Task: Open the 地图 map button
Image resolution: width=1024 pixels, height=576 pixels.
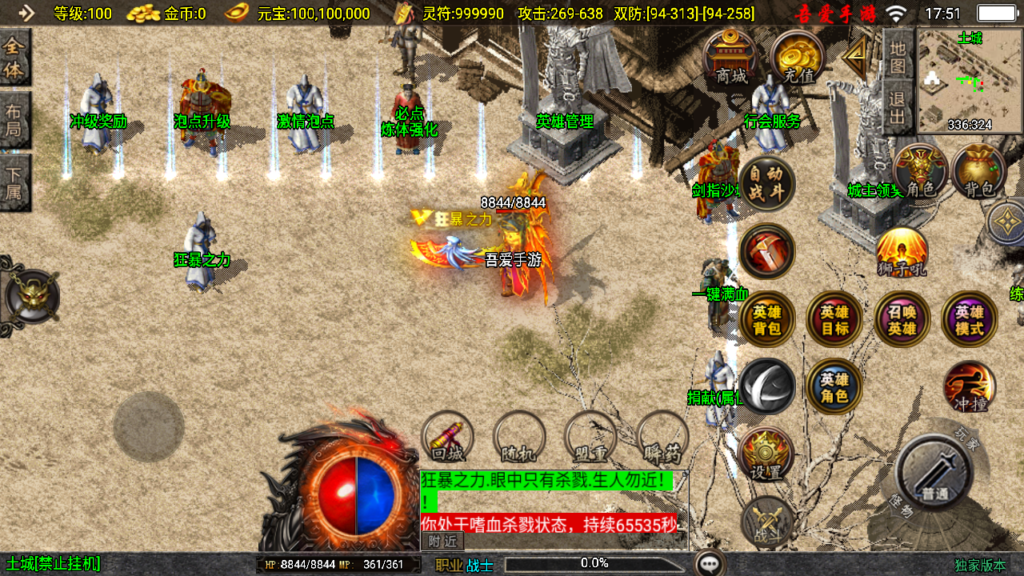Action: [x=897, y=59]
